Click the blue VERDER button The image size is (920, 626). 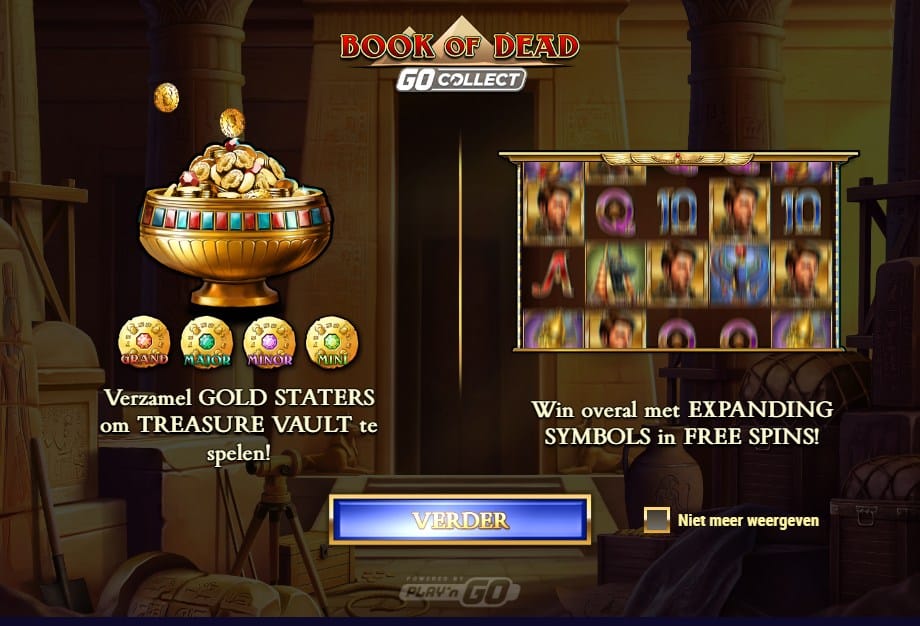(460, 521)
